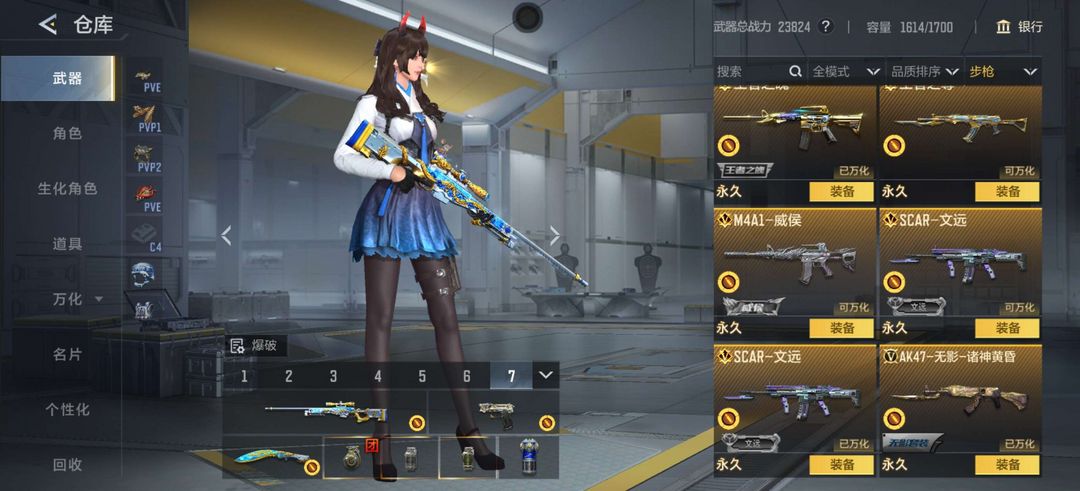1080x491 pixels.
Task: Open the 道具 items category
Action: click(x=66, y=243)
